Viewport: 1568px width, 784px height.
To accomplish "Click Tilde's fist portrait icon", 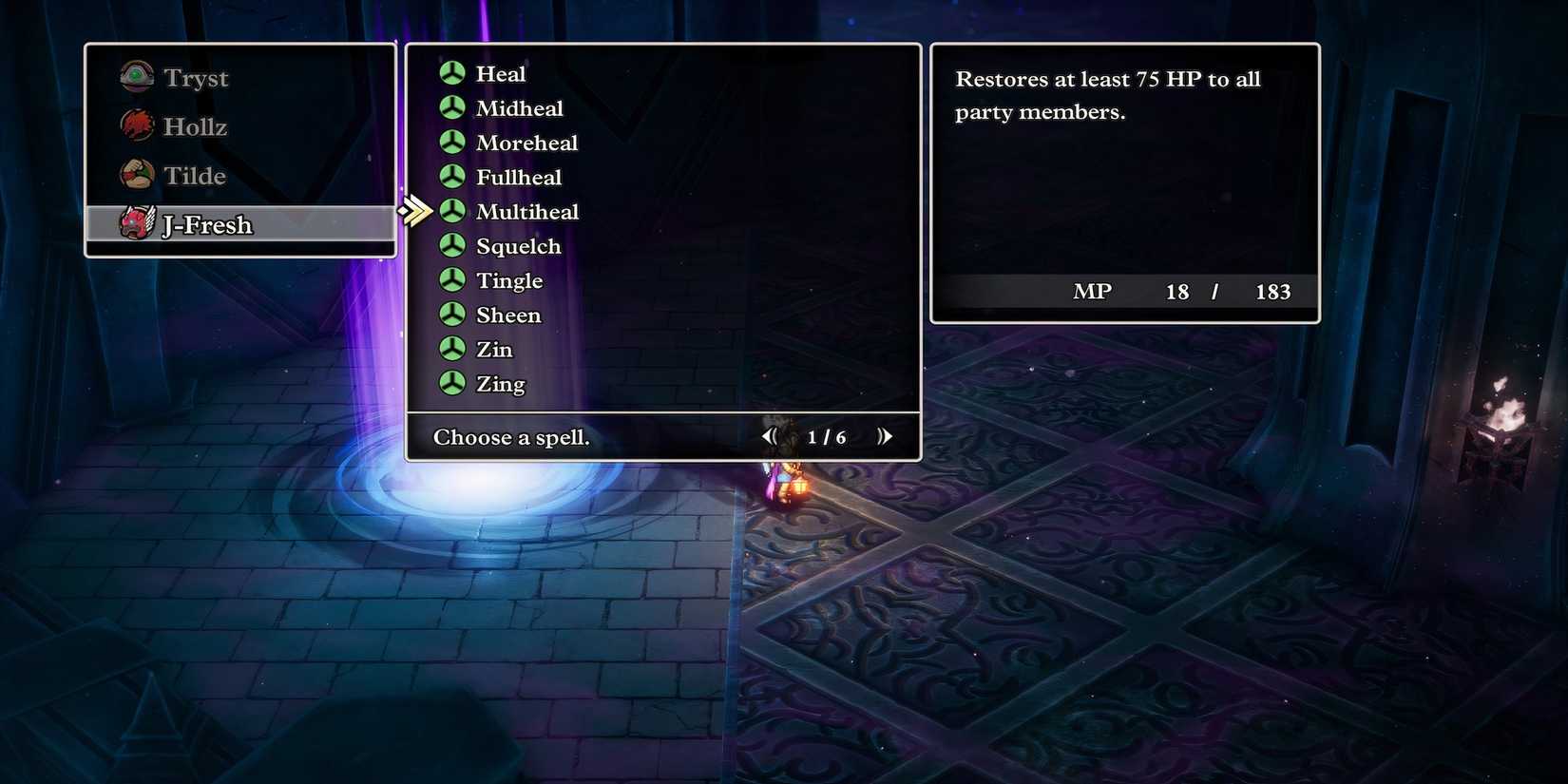I will 137,175.
